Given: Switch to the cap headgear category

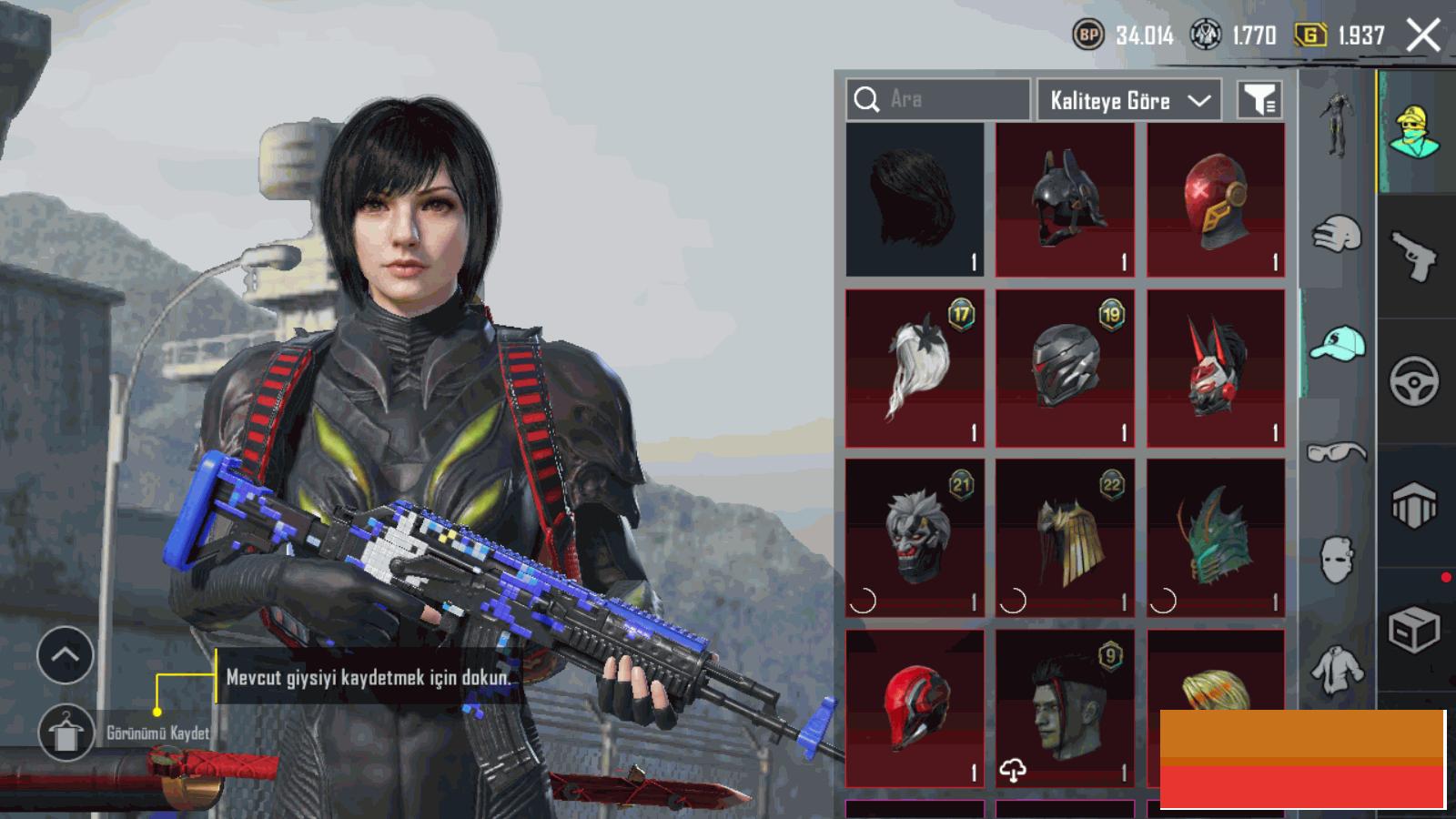Looking at the screenshot, I should coord(1337,344).
